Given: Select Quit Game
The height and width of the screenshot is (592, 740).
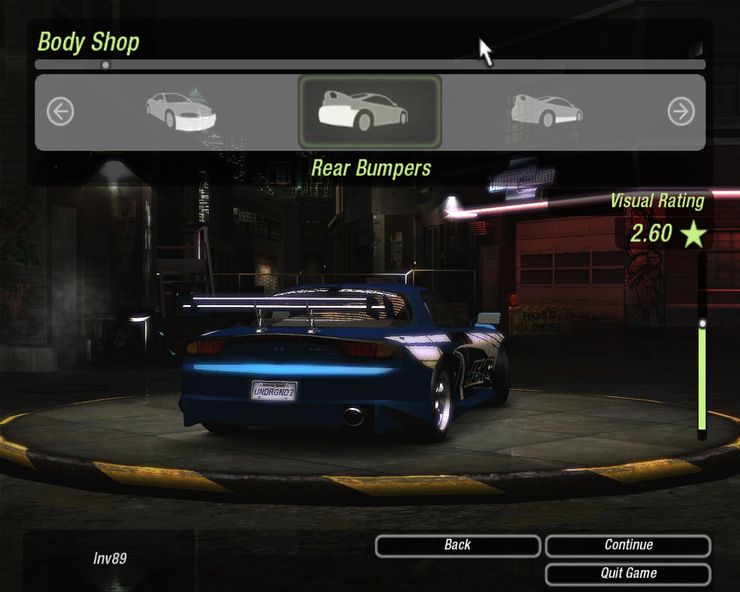Looking at the screenshot, I should pos(628,574).
